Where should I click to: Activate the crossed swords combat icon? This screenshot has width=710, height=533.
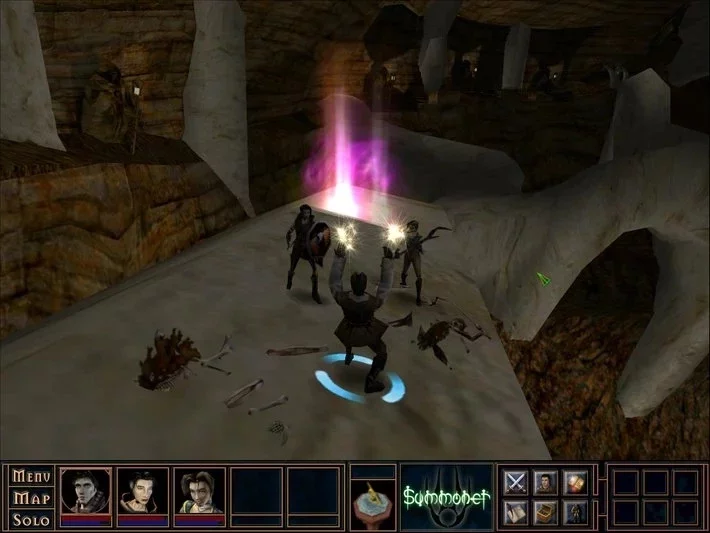(x=516, y=483)
